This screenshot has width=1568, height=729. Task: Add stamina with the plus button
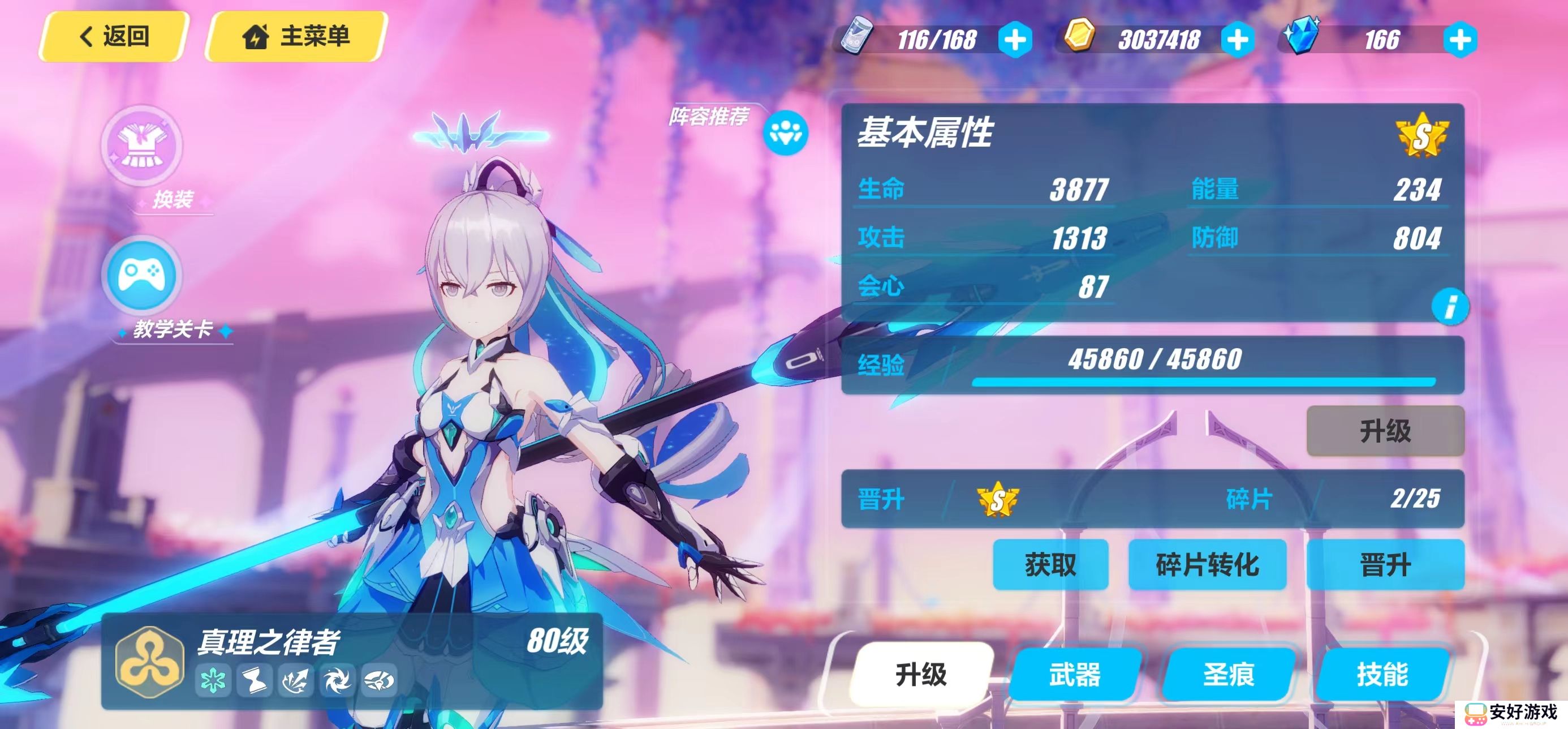[x=1015, y=40]
